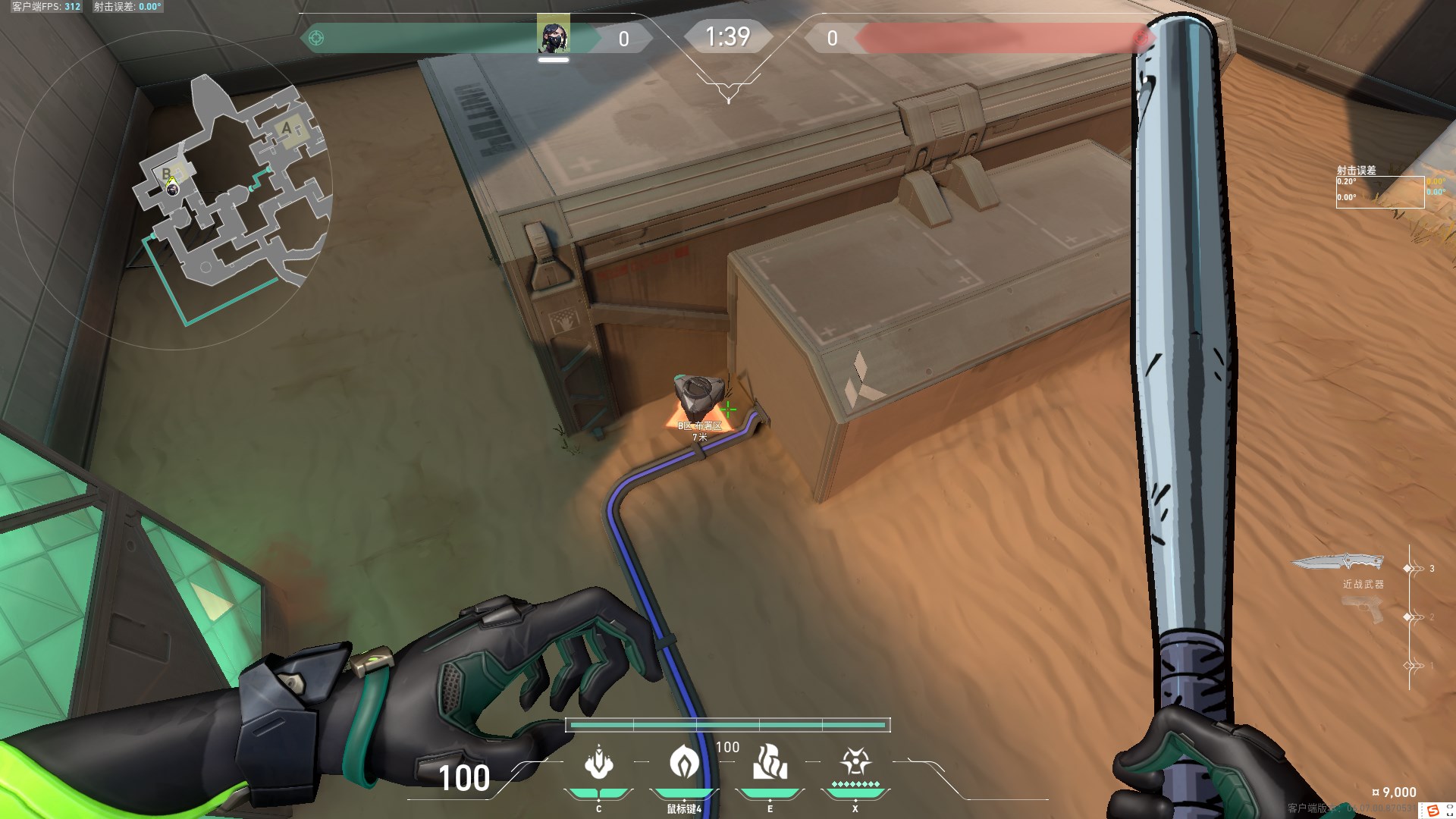1456x819 pixels.
Task: Switch to the faded pistol weapon slot
Action: [x=1363, y=610]
